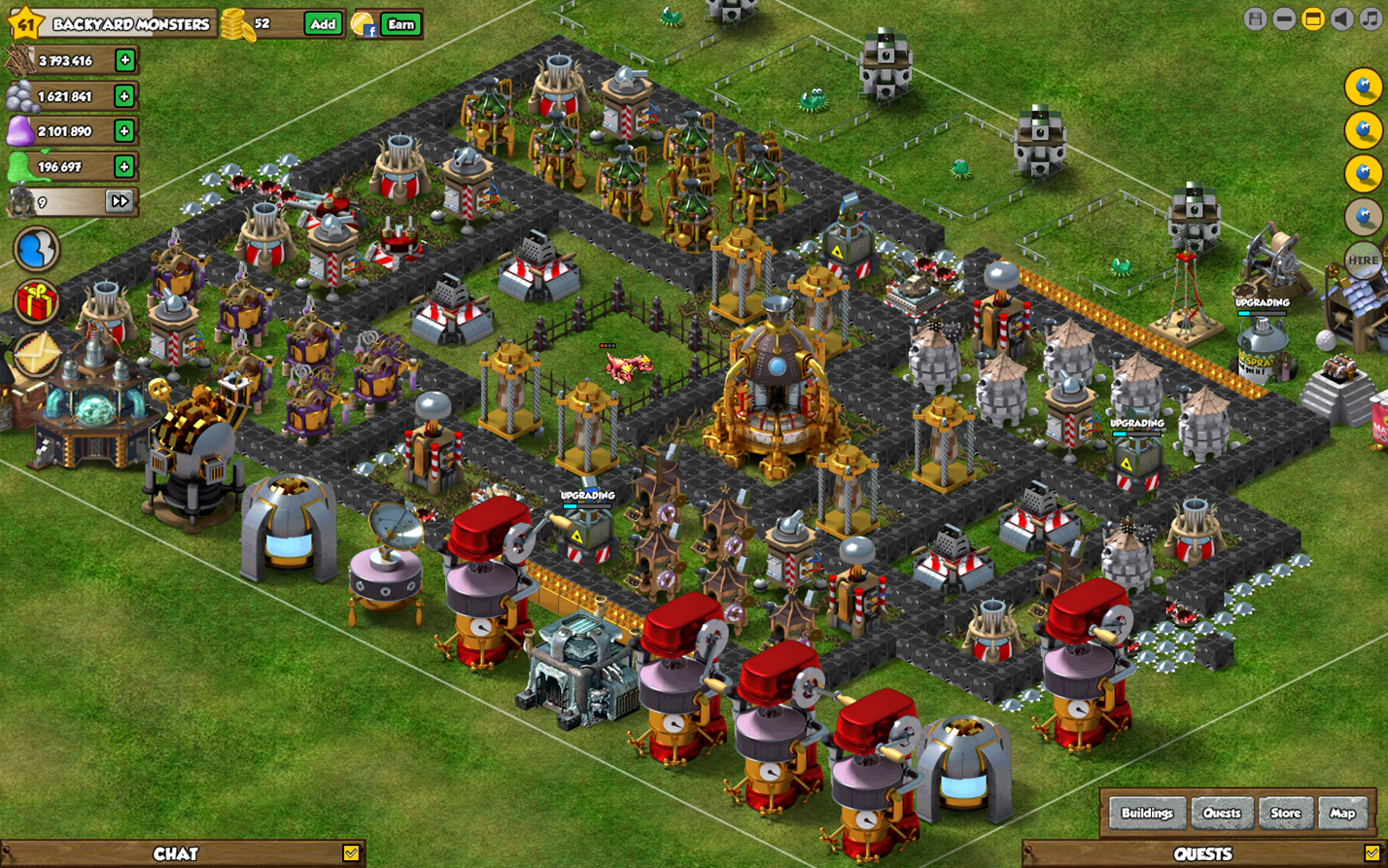Open the world Map
Screen dimensions: 1388x868
click(x=1342, y=813)
